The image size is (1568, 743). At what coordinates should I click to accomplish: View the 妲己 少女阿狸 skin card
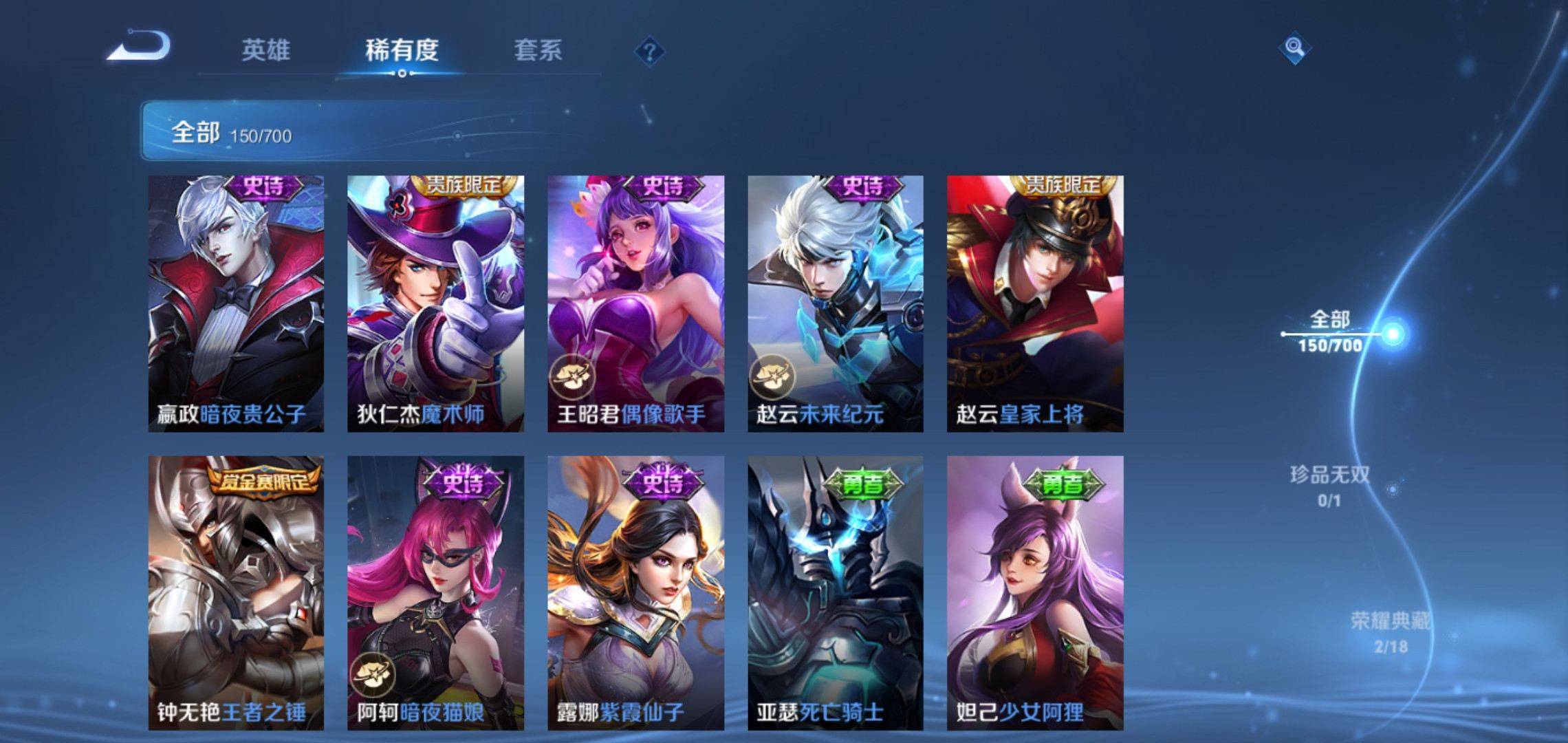pos(1035,592)
